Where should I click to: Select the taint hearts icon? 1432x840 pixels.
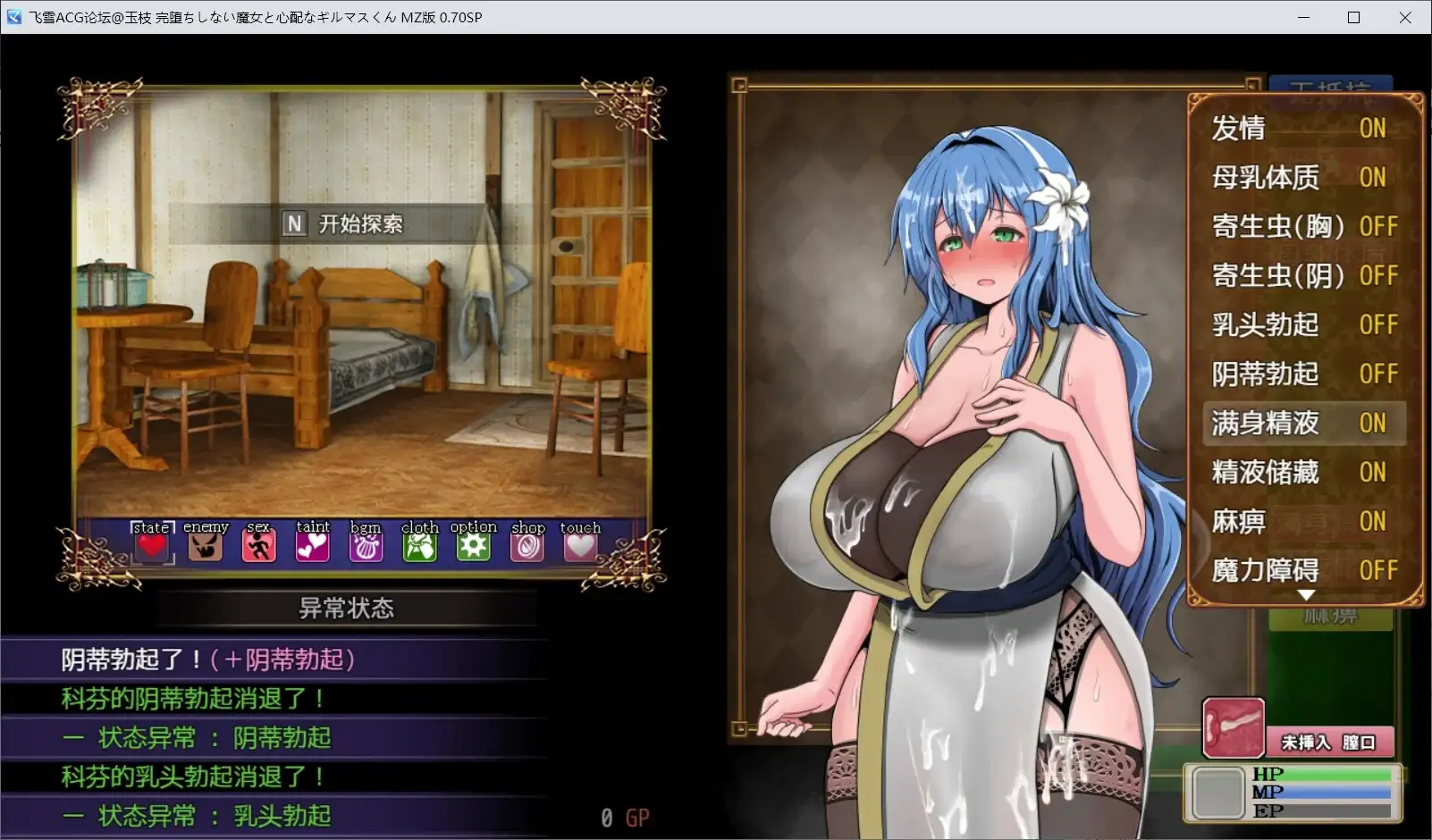tap(312, 543)
